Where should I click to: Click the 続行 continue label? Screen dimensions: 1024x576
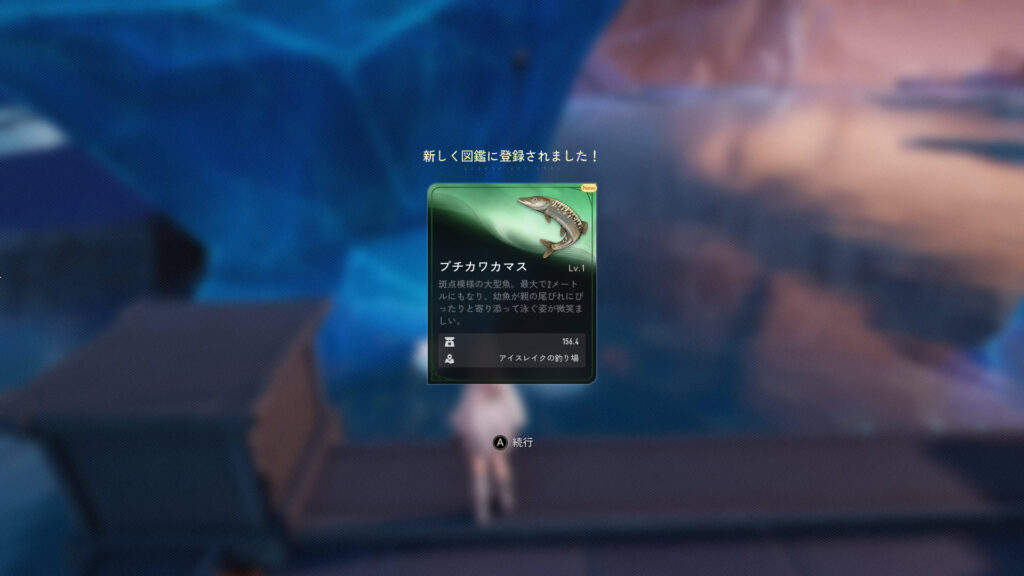523,442
